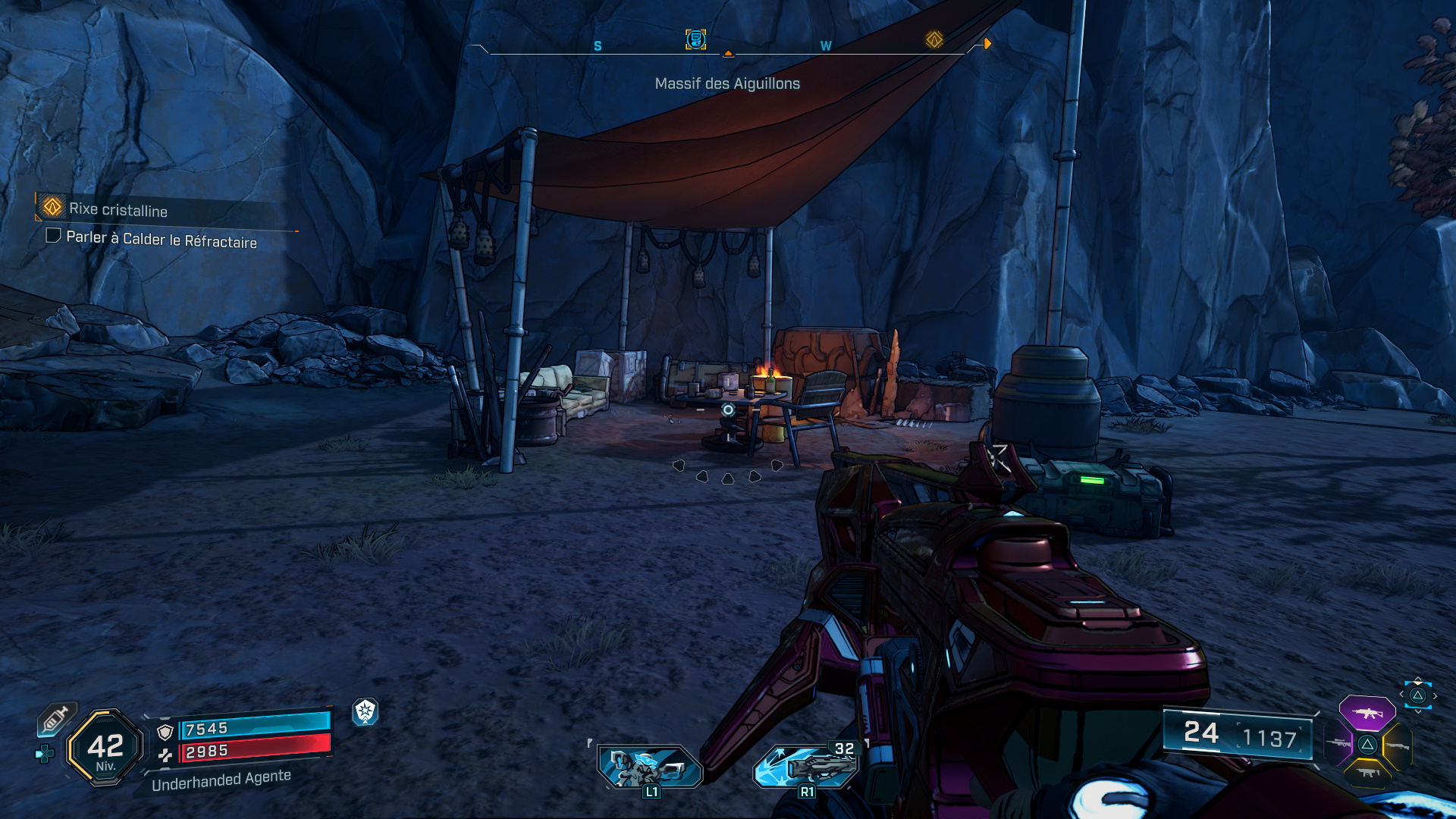Screen dimensions: 1456x819
Task: Select the bottom SMG weapon slot
Action: coord(1368,773)
